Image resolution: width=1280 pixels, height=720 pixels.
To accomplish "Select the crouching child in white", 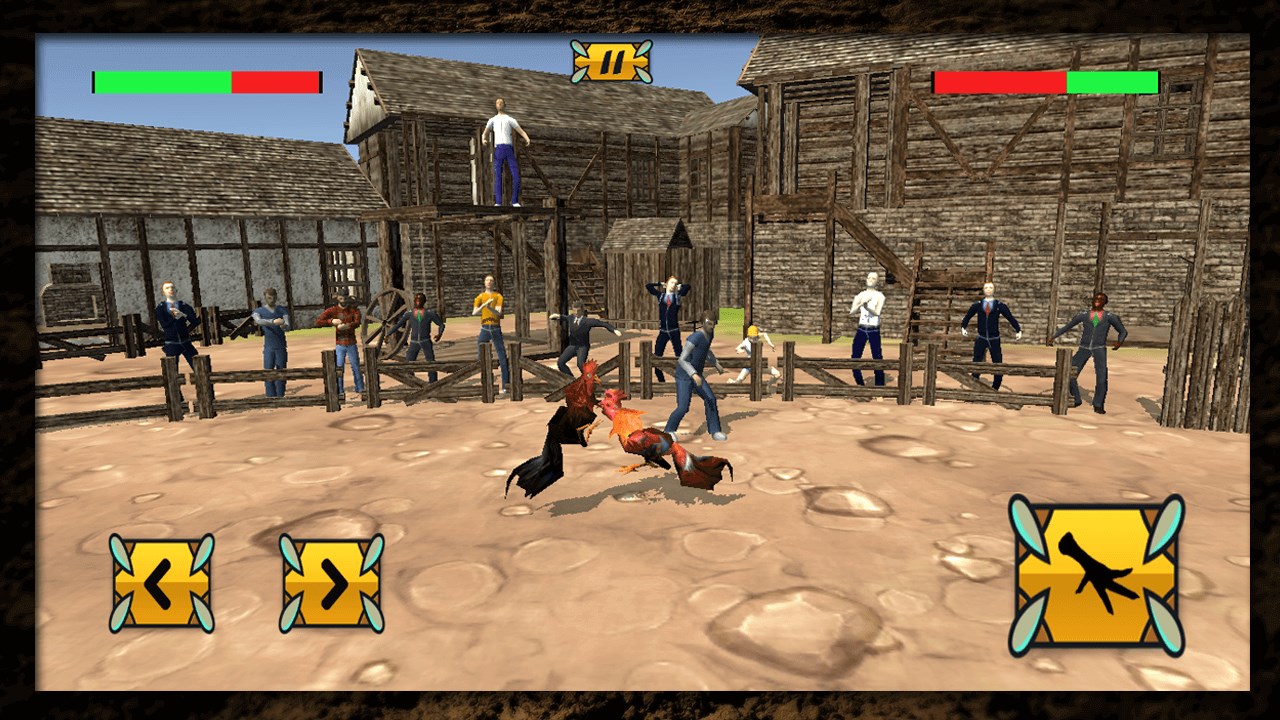I will [753, 350].
